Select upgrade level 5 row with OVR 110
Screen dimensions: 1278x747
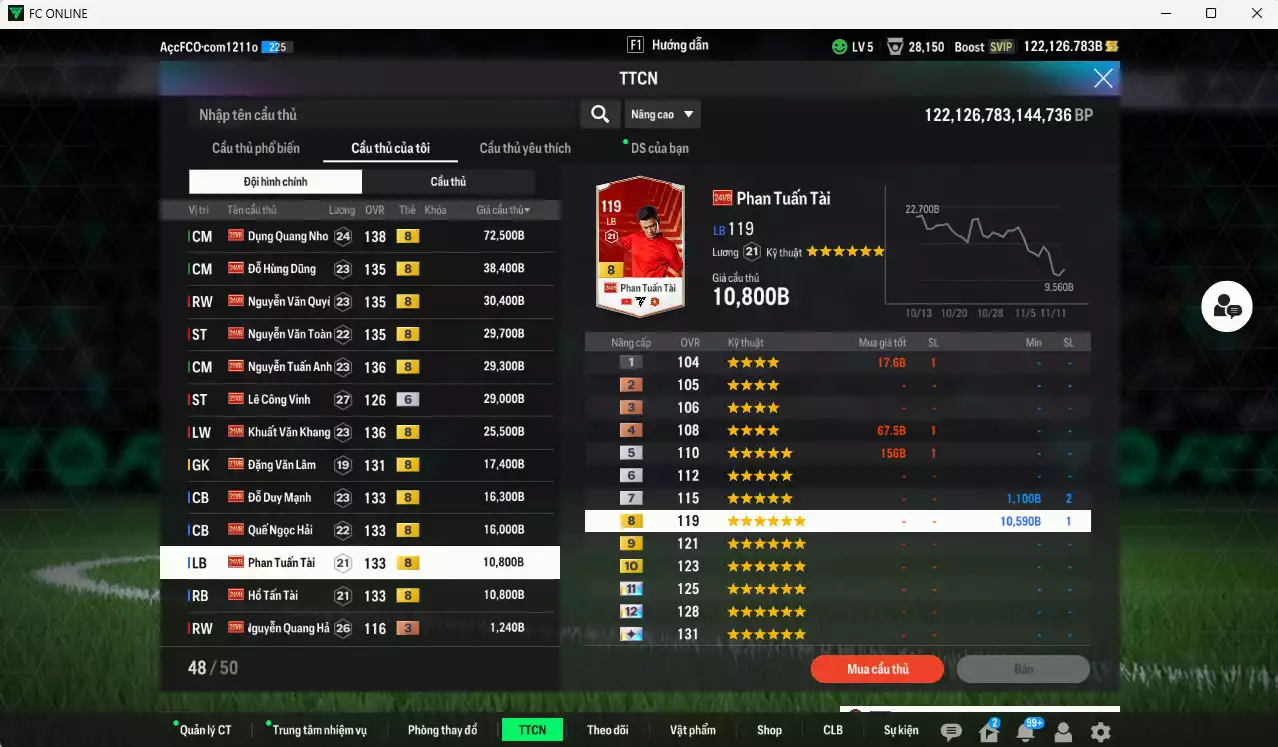tap(837, 453)
